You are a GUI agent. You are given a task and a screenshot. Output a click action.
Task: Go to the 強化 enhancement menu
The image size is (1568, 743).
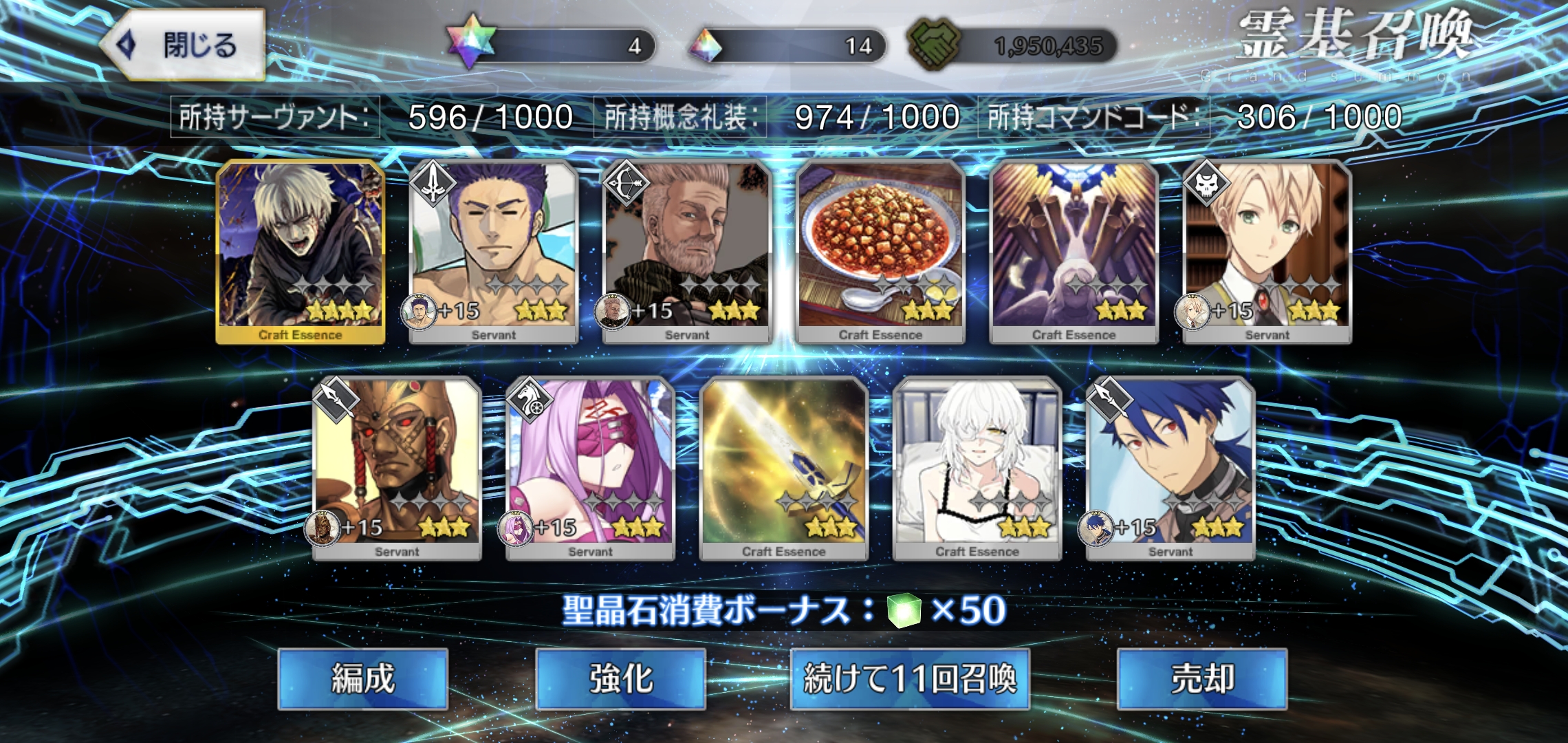click(620, 678)
